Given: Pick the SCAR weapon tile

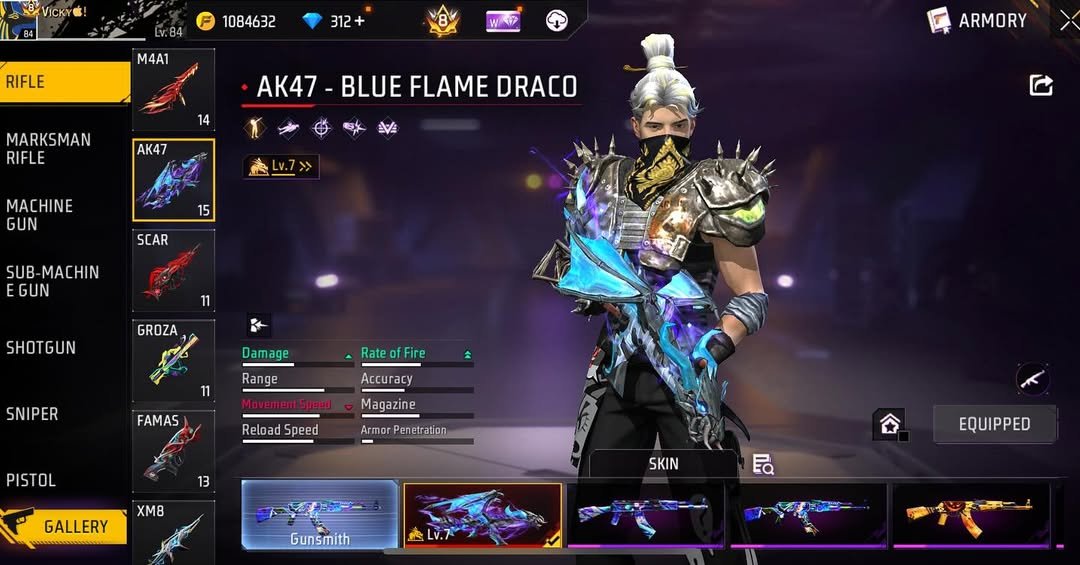Looking at the screenshot, I should tap(173, 270).
